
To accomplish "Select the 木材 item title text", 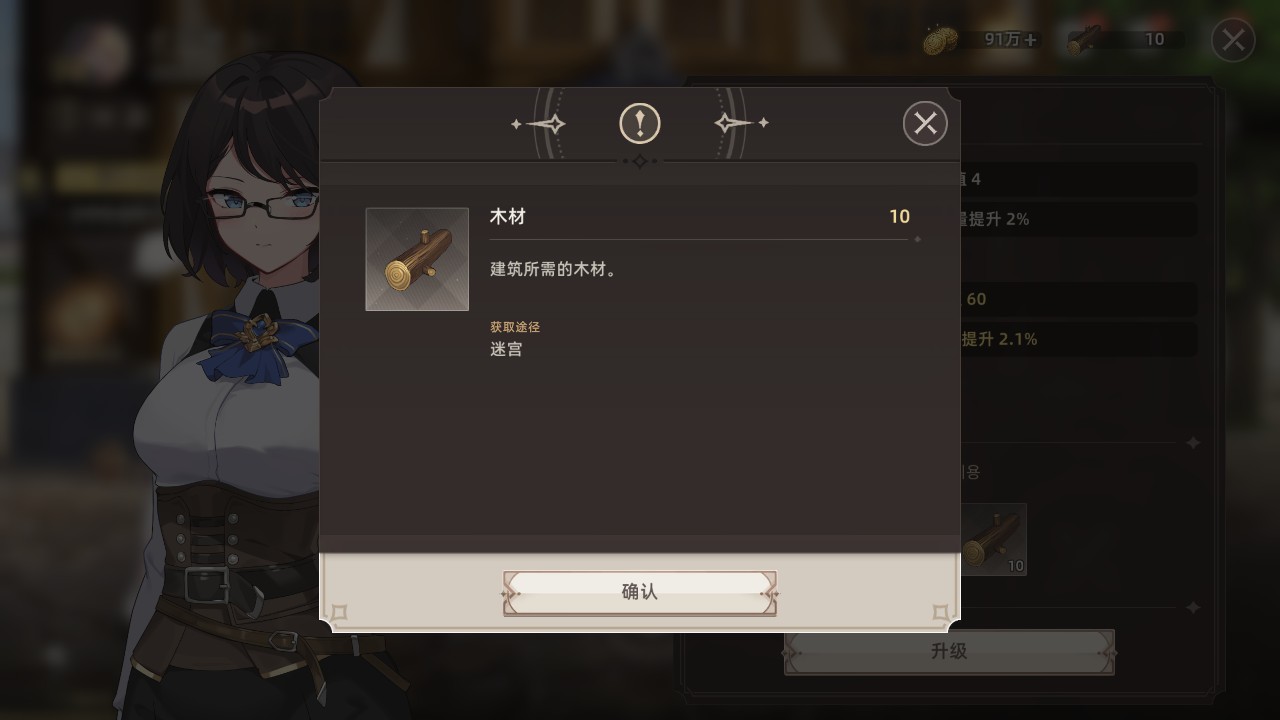I will pos(507,217).
